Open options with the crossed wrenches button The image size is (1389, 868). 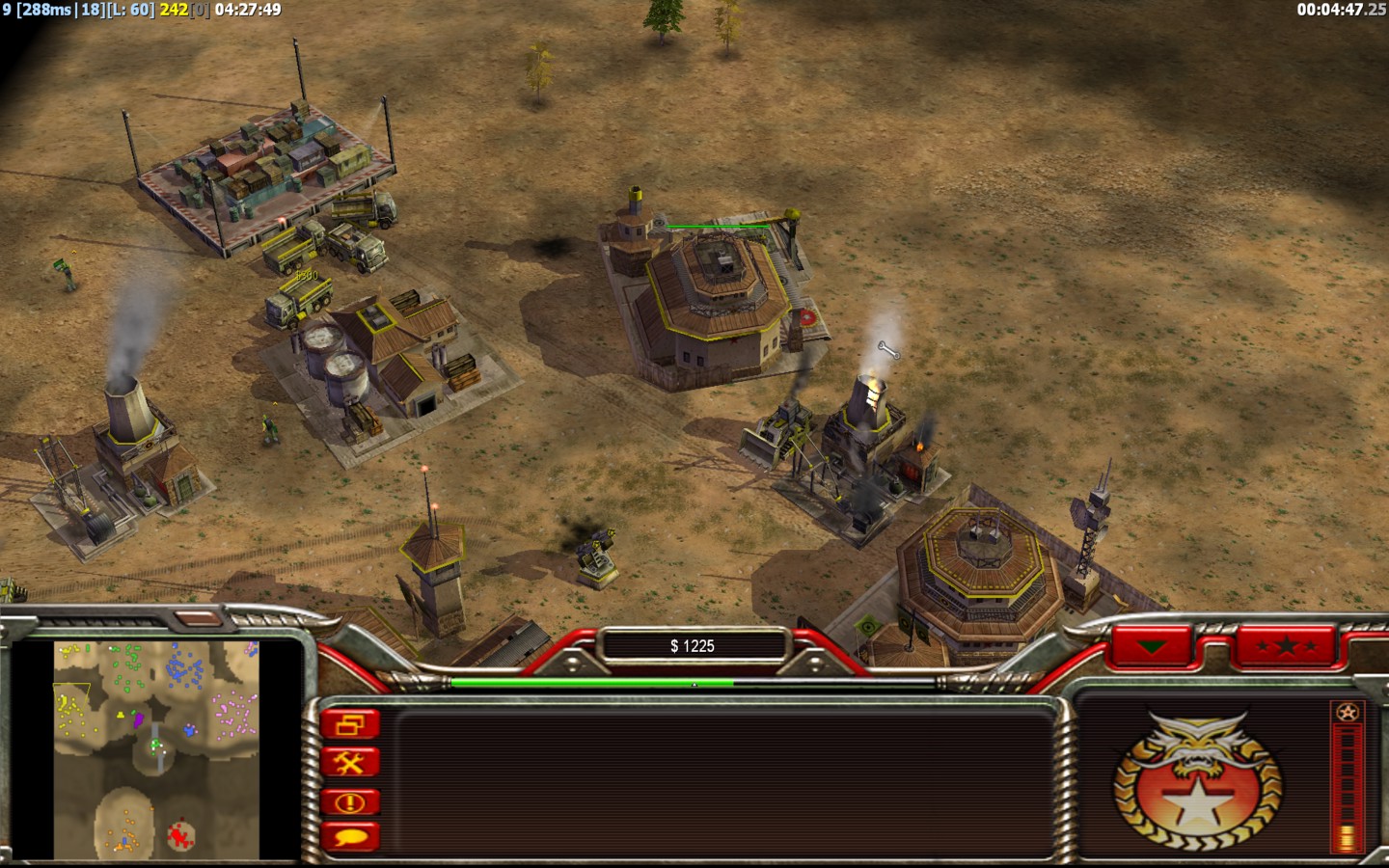click(x=350, y=763)
